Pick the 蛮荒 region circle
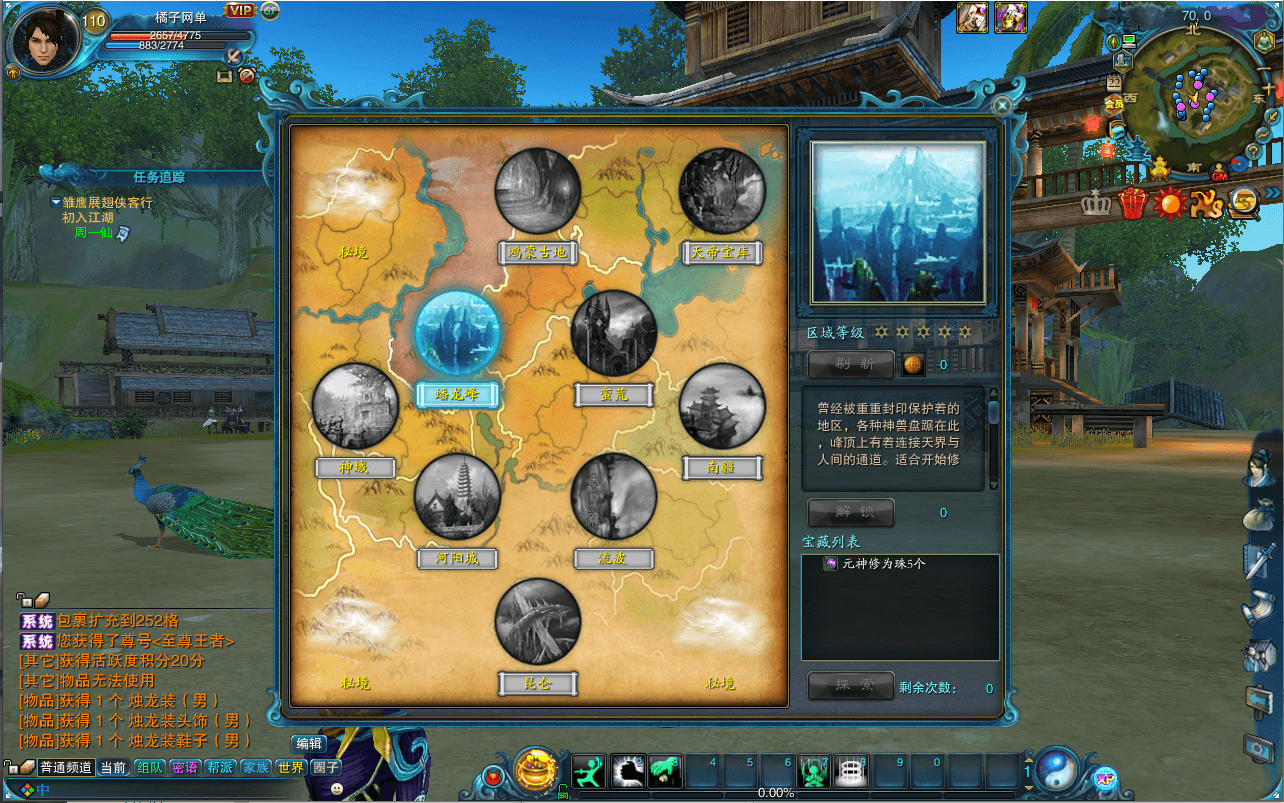The width and height of the screenshot is (1284, 803). (614, 334)
